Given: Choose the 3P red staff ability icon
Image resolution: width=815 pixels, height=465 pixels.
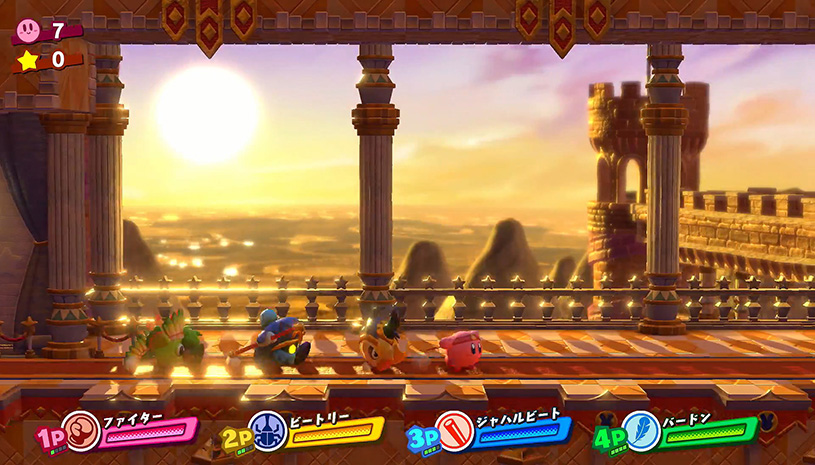Looking at the screenshot, I should click(x=454, y=431).
